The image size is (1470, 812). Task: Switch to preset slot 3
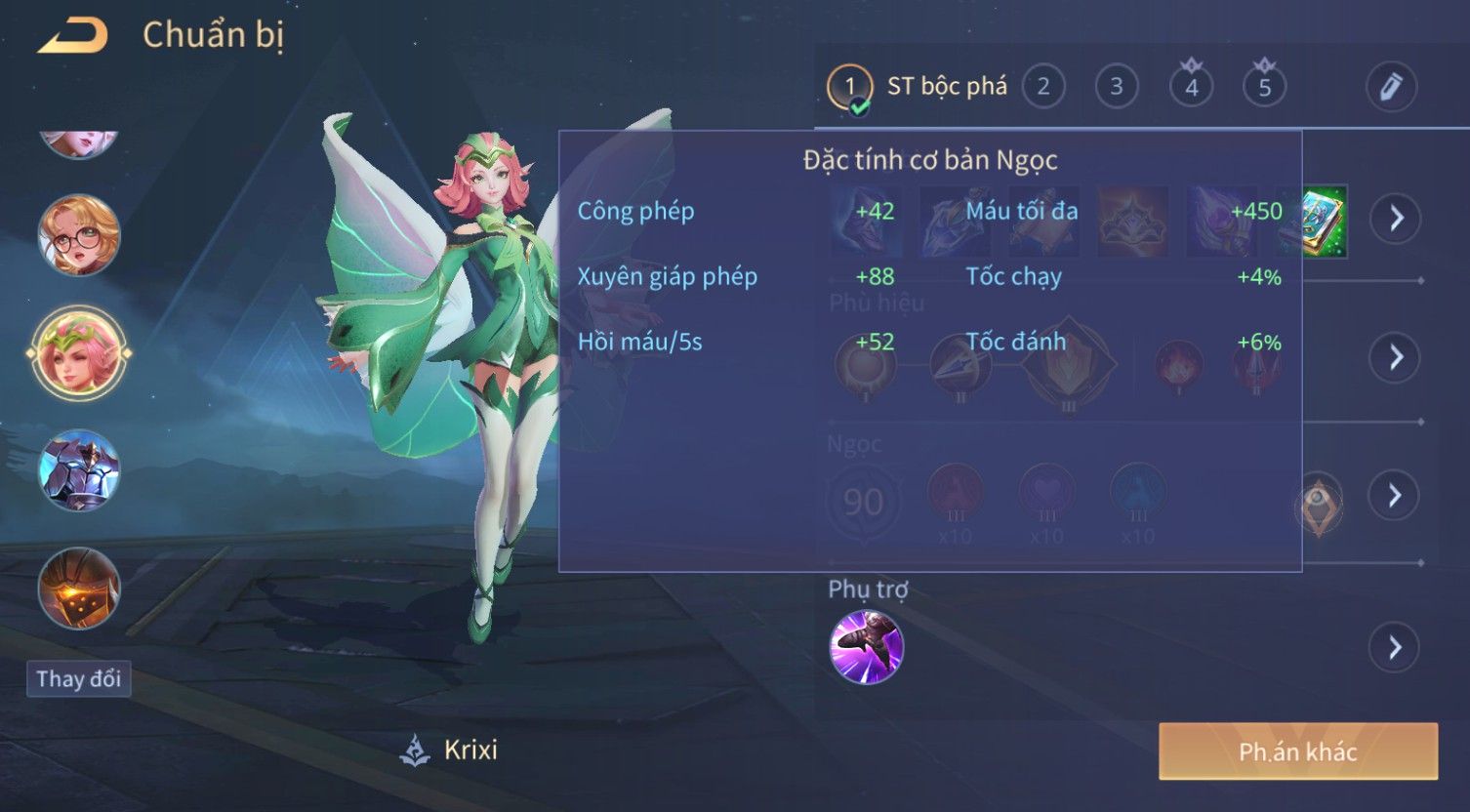click(x=1116, y=87)
